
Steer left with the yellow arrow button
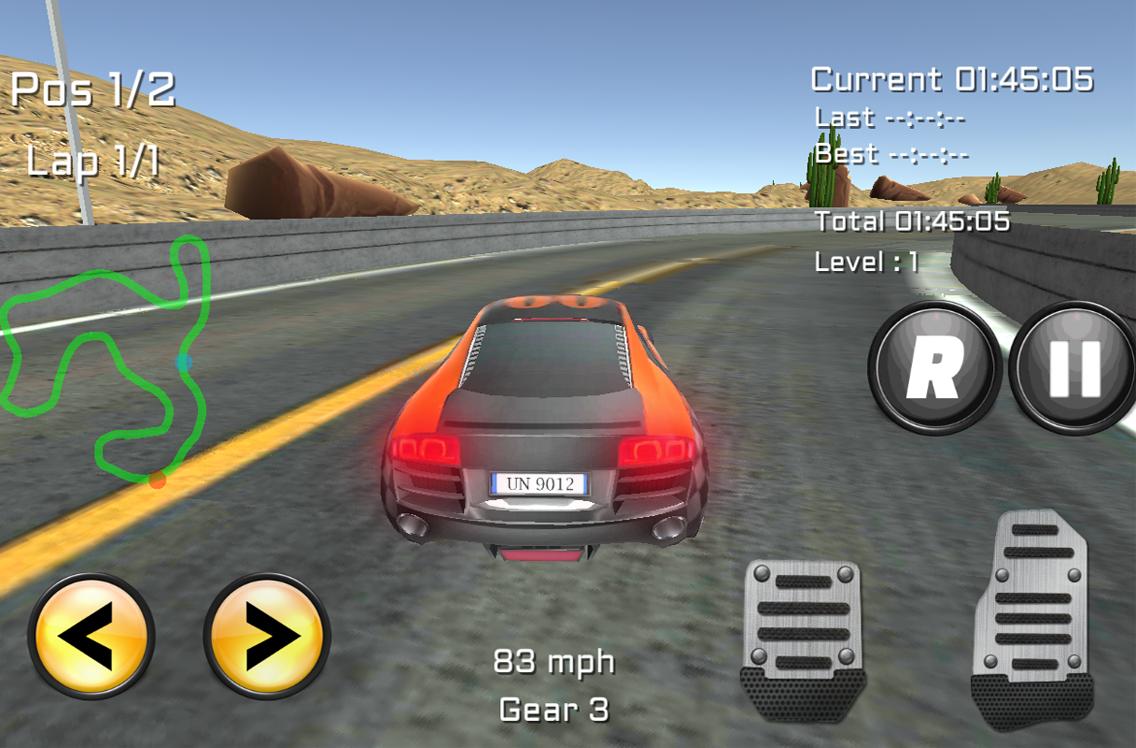coord(92,636)
